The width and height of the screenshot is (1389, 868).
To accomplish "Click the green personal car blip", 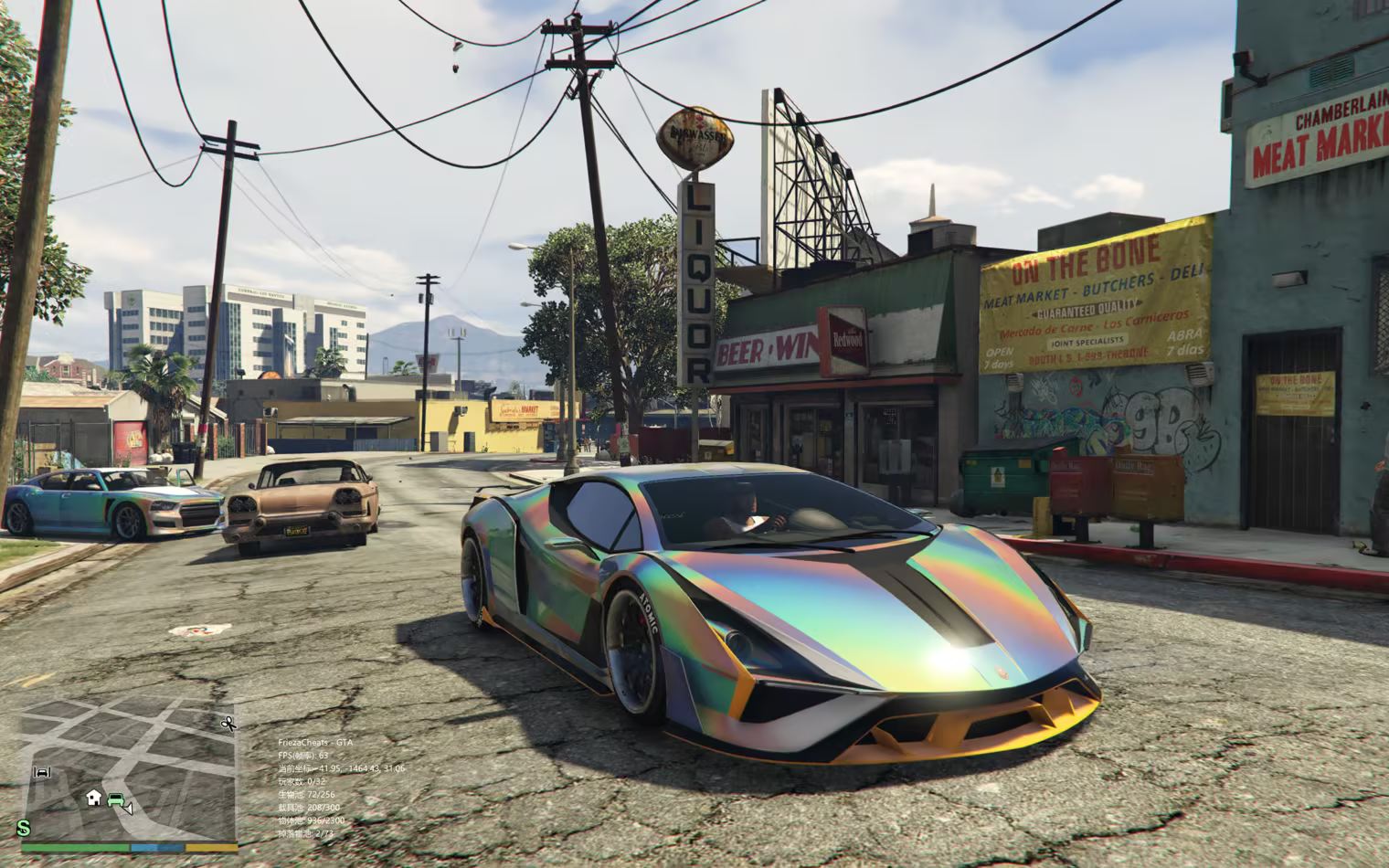I will coord(115,800).
